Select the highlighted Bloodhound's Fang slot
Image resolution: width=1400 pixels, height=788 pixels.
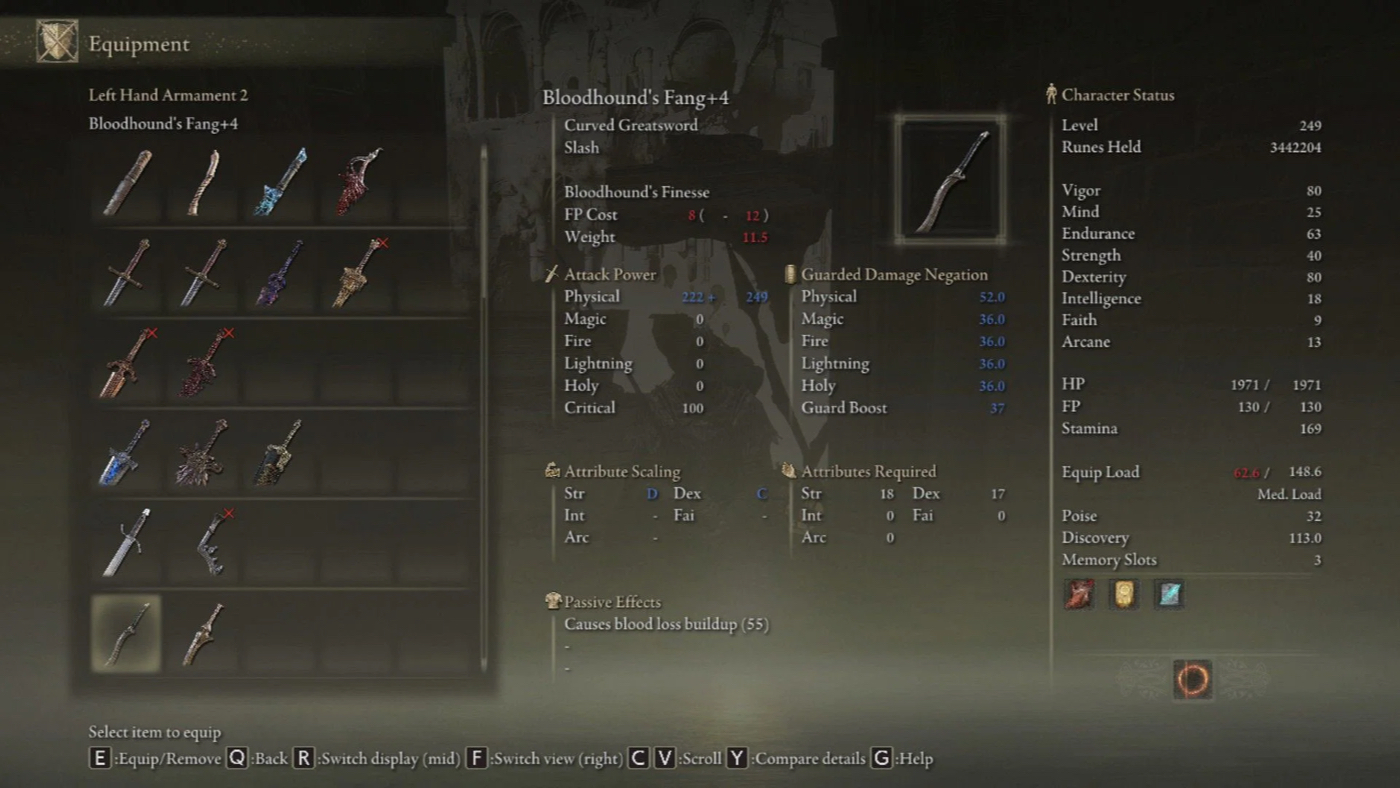pyautogui.click(x=126, y=633)
